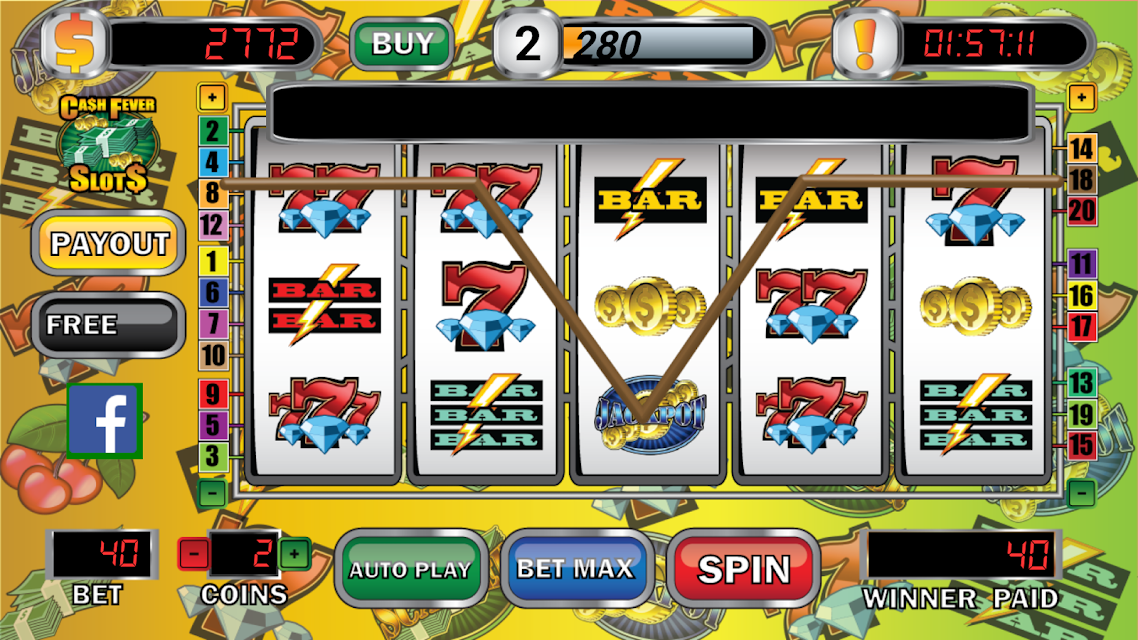Viewport: 1138px width, 640px height.
Task: Buy more coins
Action: tap(402, 44)
